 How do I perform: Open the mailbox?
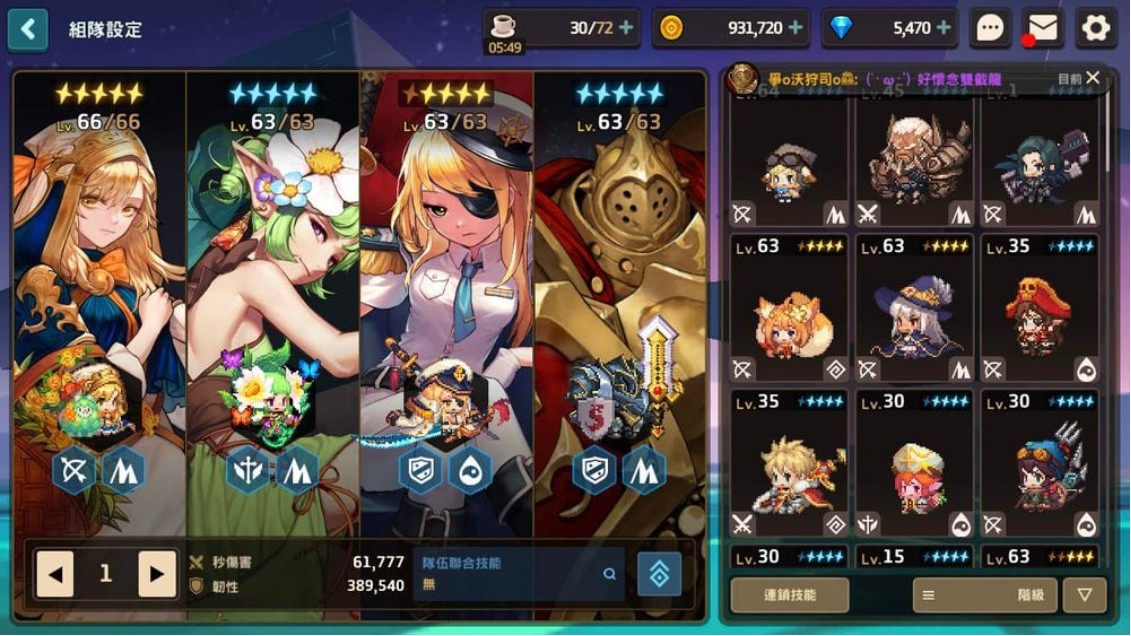click(1043, 28)
